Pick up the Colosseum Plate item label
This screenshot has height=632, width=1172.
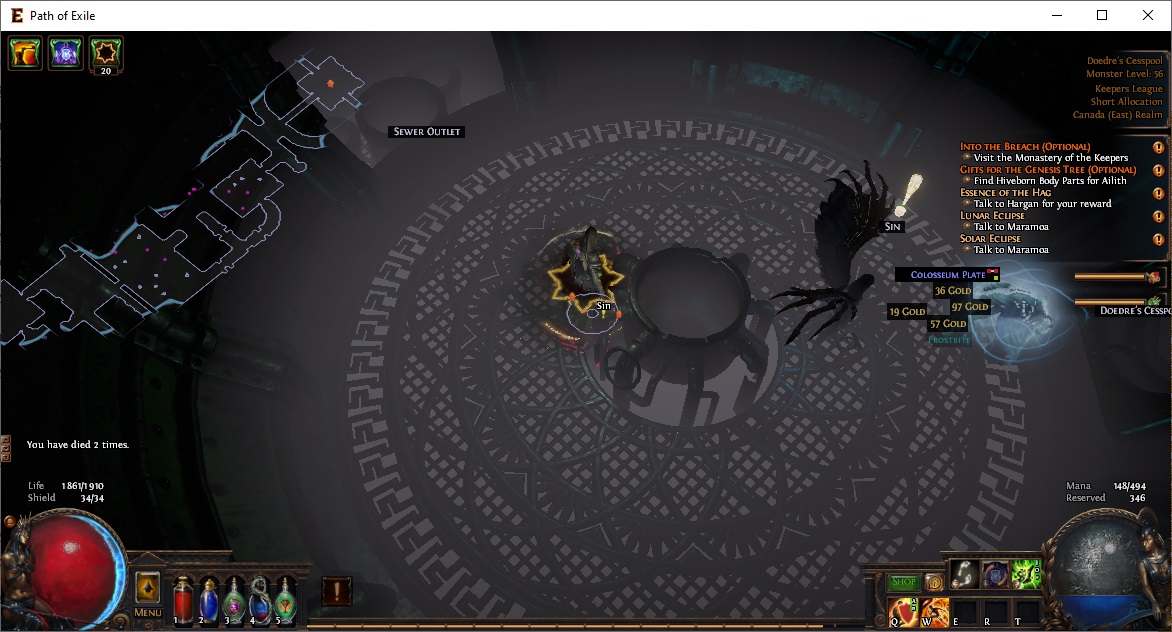click(x=948, y=274)
